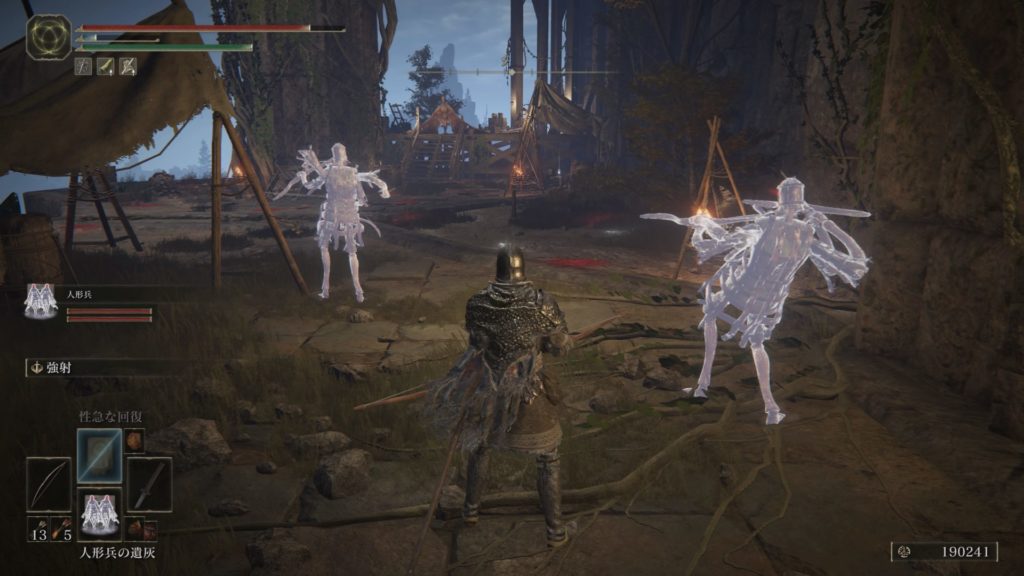
Task: Click the last status buff icon
Action: [x=128, y=66]
